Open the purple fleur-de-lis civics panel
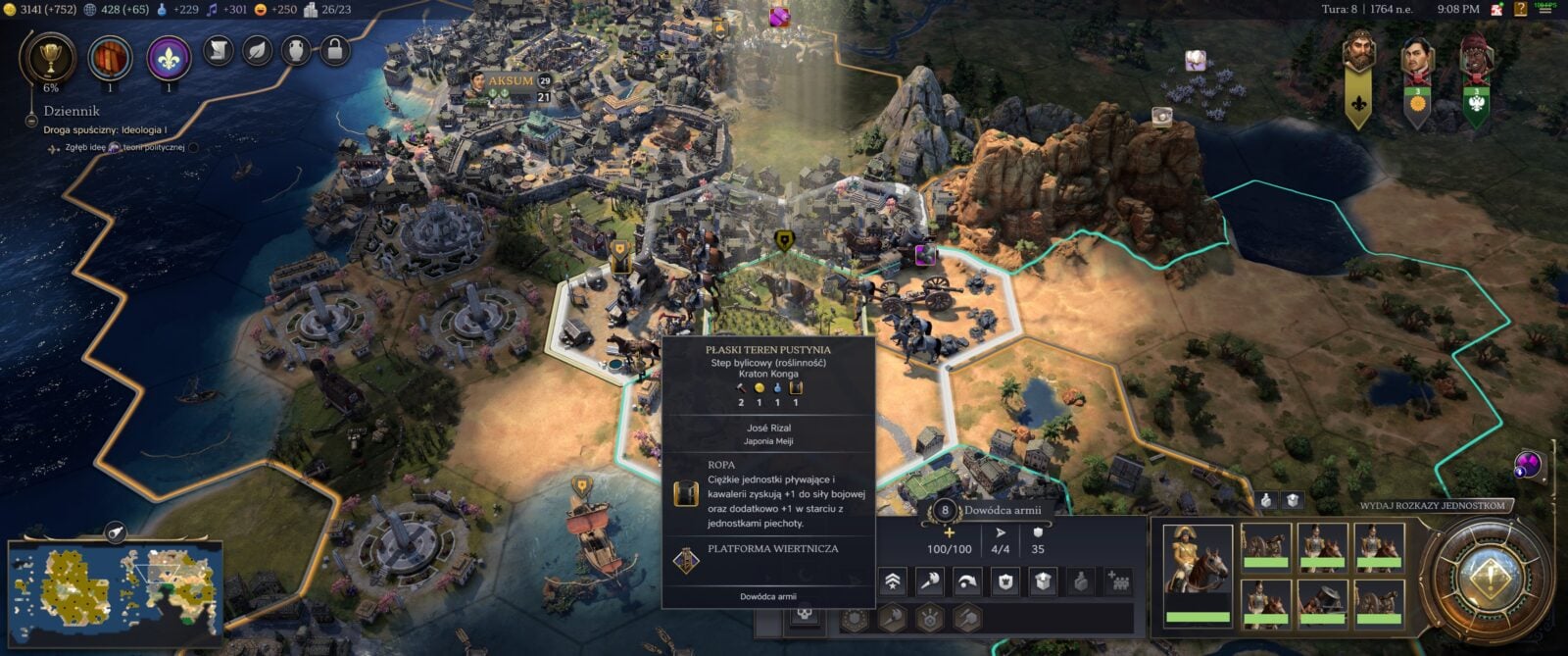 point(169,57)
